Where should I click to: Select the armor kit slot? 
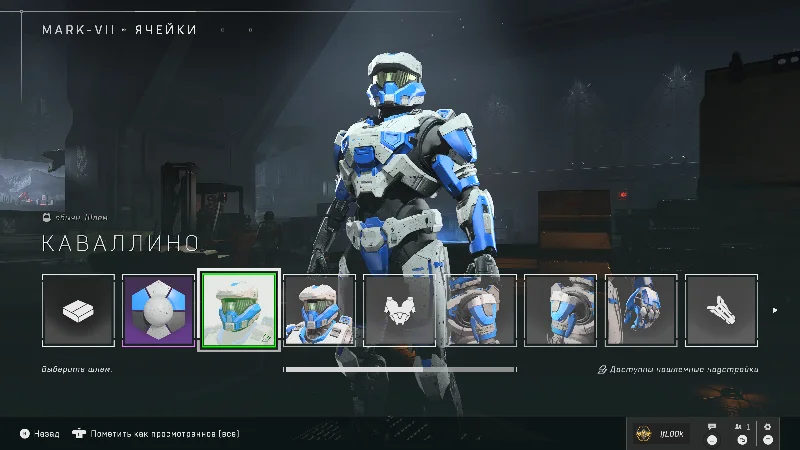point(79,310)
